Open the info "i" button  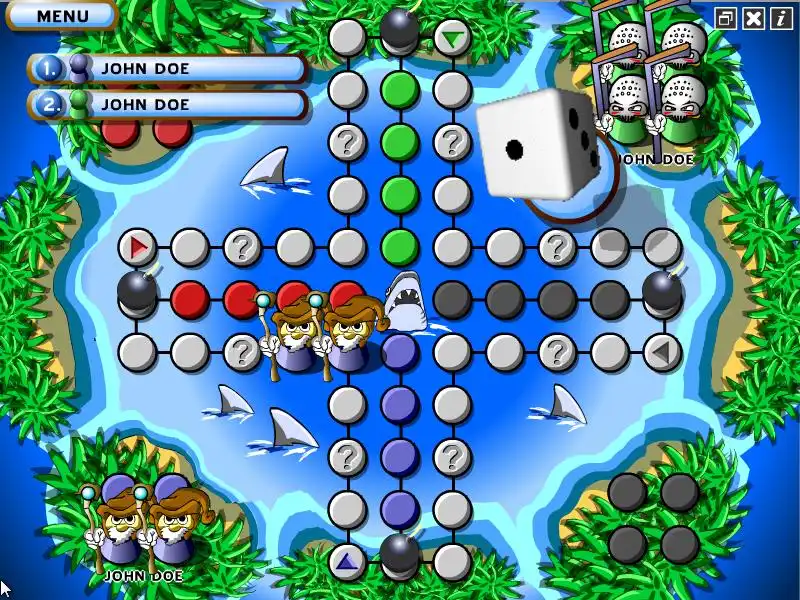(781, 18)
